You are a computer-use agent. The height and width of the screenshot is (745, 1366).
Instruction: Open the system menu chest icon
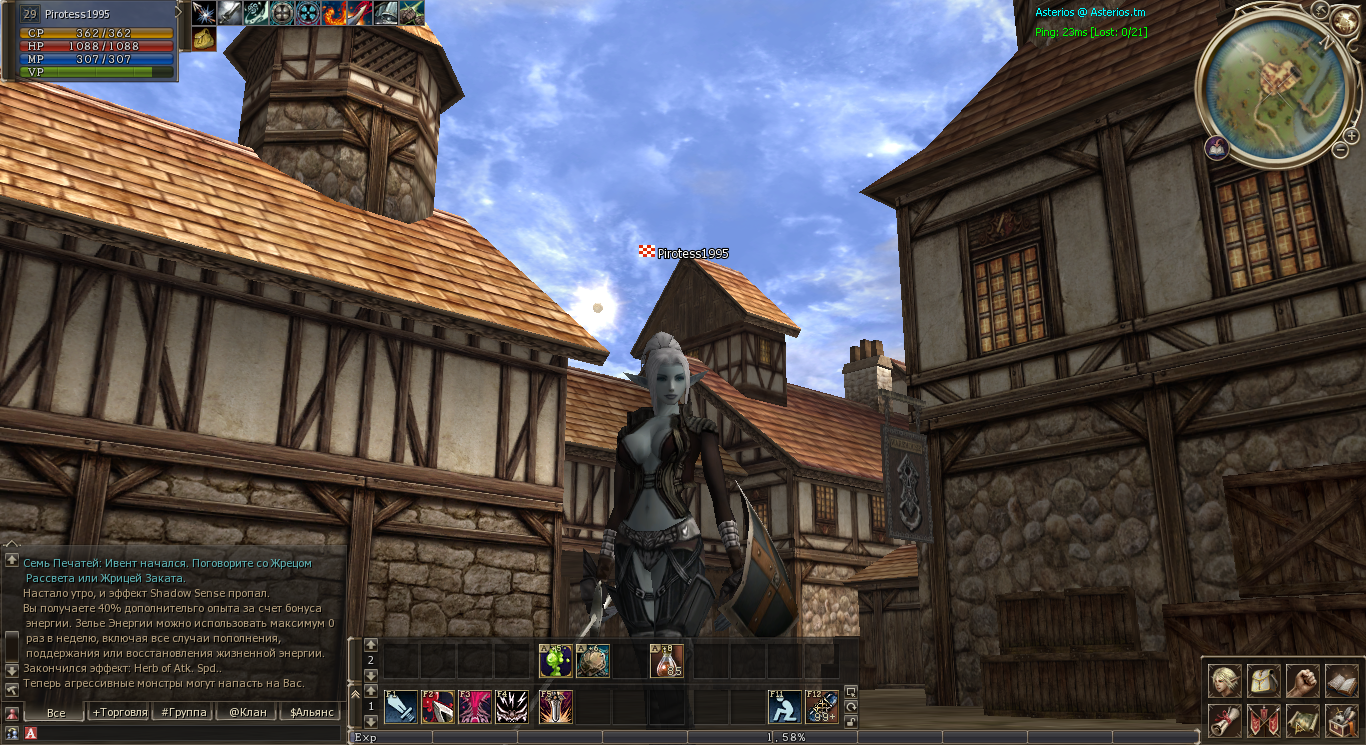click(1341, 720)
